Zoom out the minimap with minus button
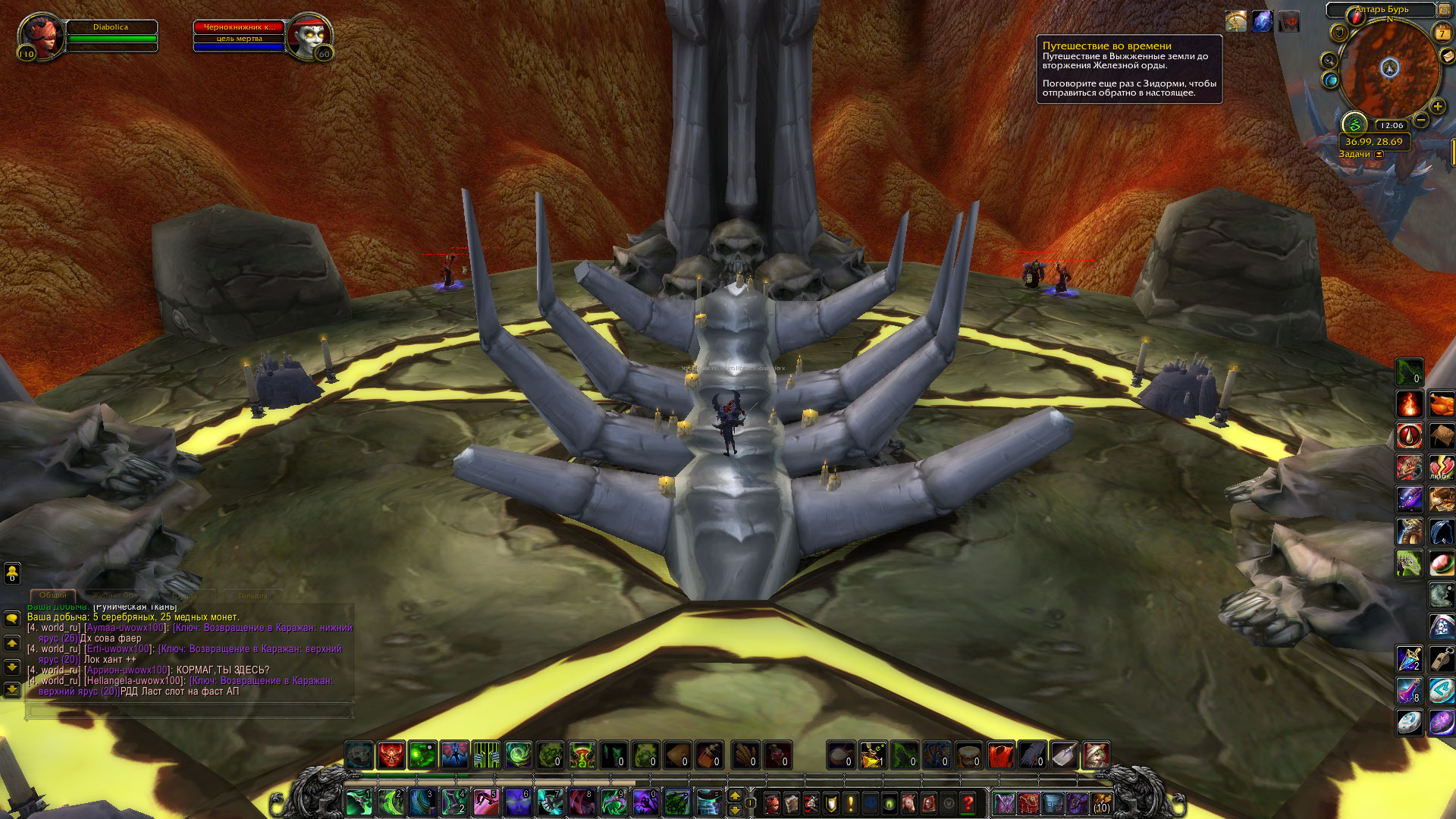 (x=1421, y=120)
